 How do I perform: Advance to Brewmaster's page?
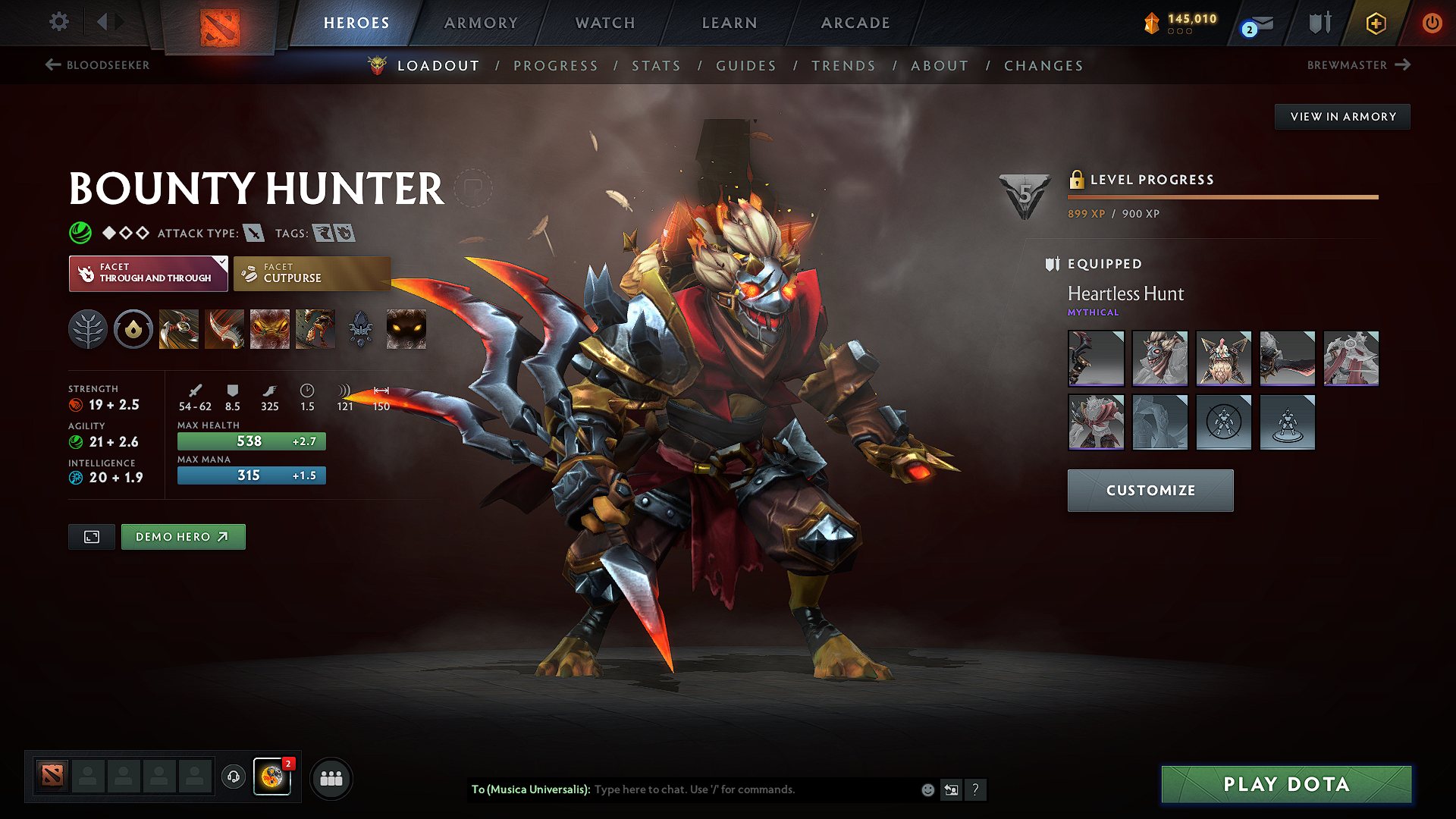click(x=1358, y=65)
